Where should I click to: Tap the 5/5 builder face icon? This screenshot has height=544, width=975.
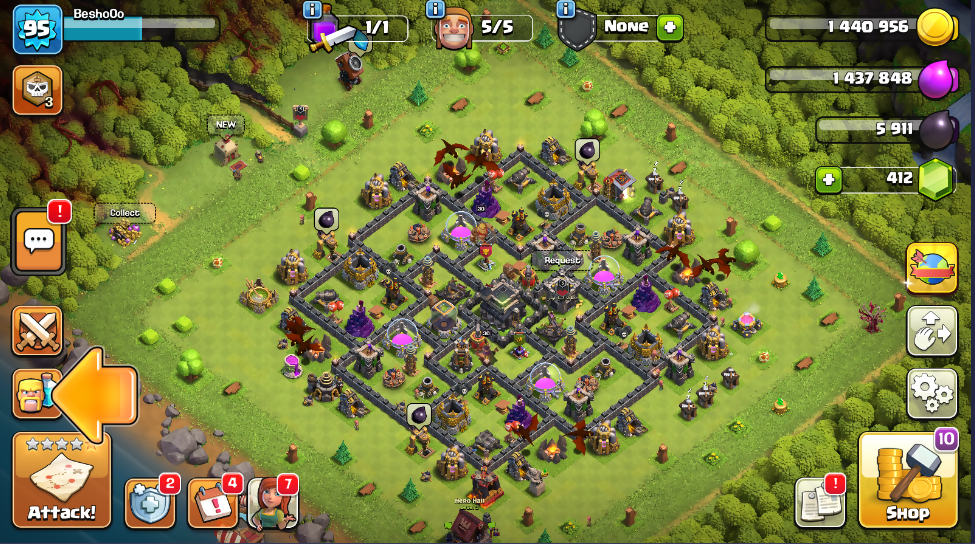pos(452,29)
